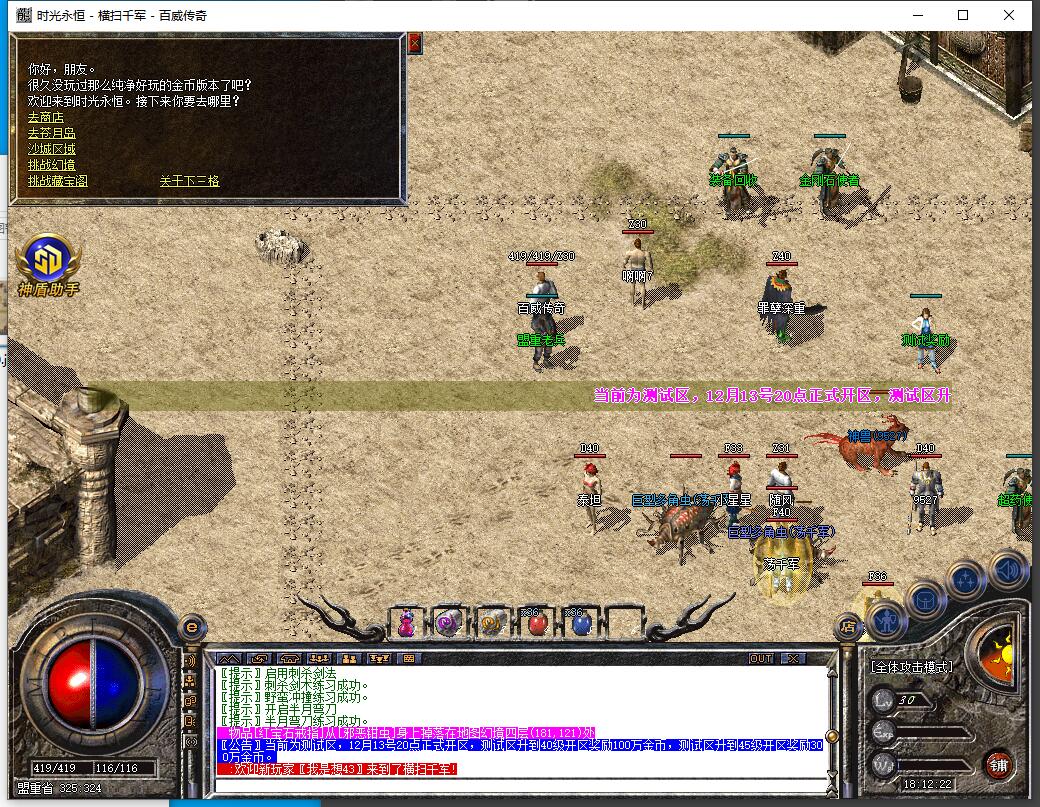Select the 去苍月岛 teleport option
The image size is (1040, 807).
pos(51,133)
